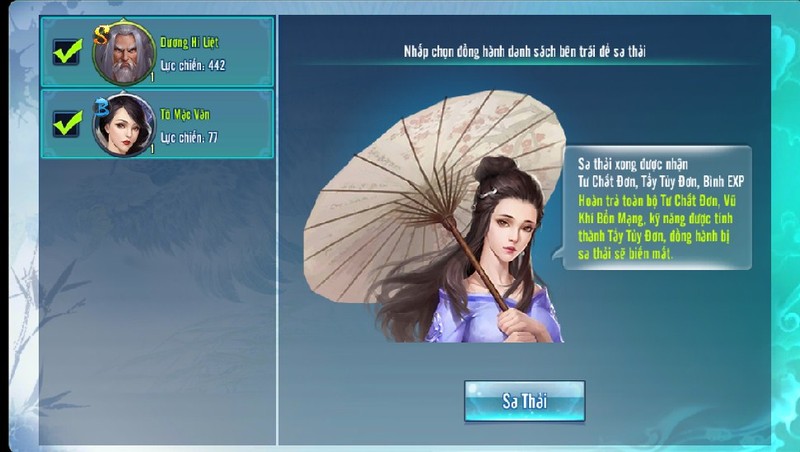This screenshot has width=800, height=452.
Task: Toggle the Tô Mặc Vân checkbox
Action: [x=68, y=124]
